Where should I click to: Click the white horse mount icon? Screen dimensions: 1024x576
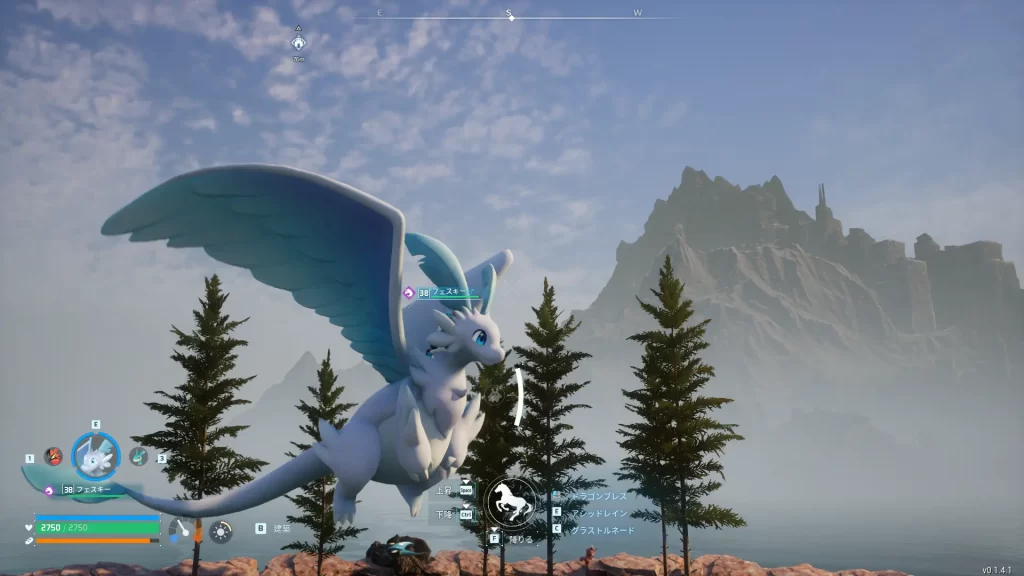[510, 503]
